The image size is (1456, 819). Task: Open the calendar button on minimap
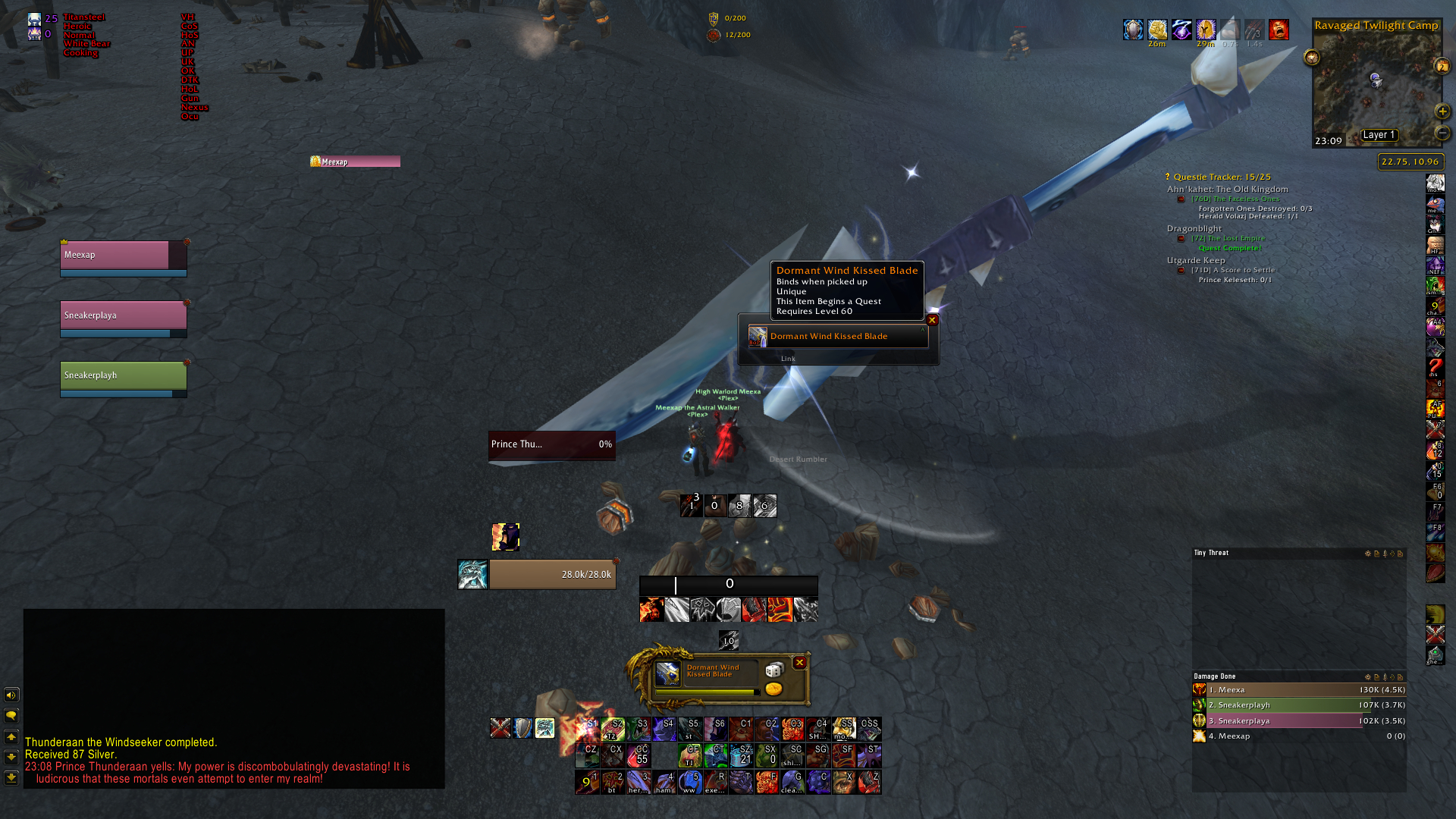[x=1442, y=67]
